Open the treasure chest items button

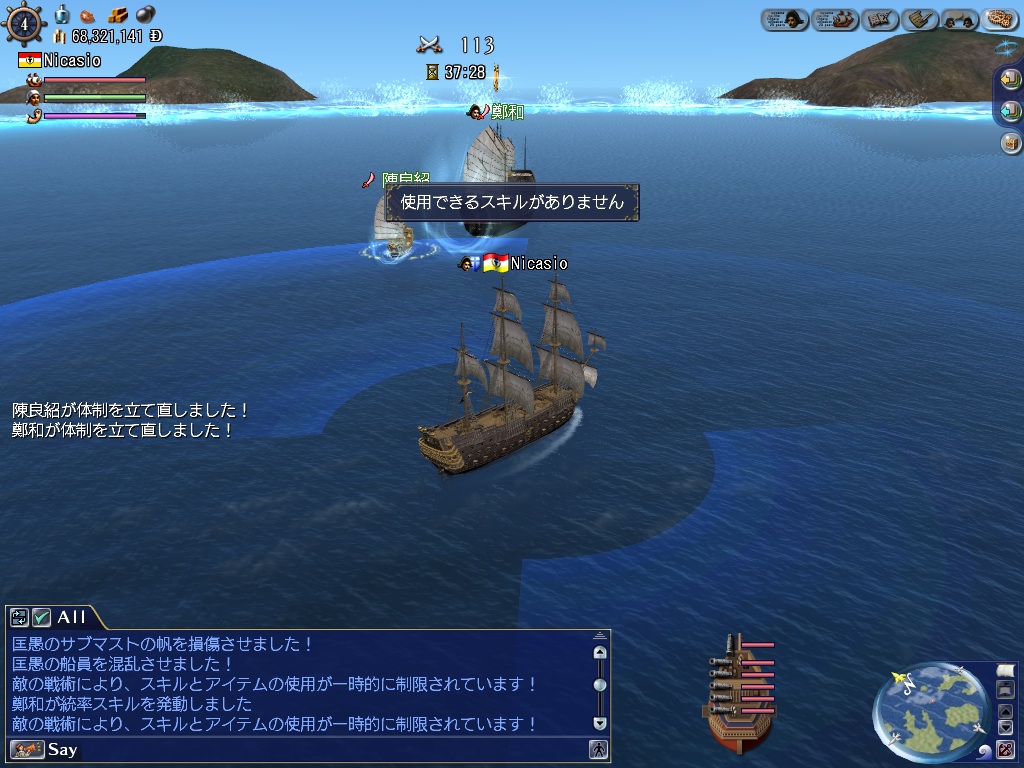click(x=1010, y=143)
